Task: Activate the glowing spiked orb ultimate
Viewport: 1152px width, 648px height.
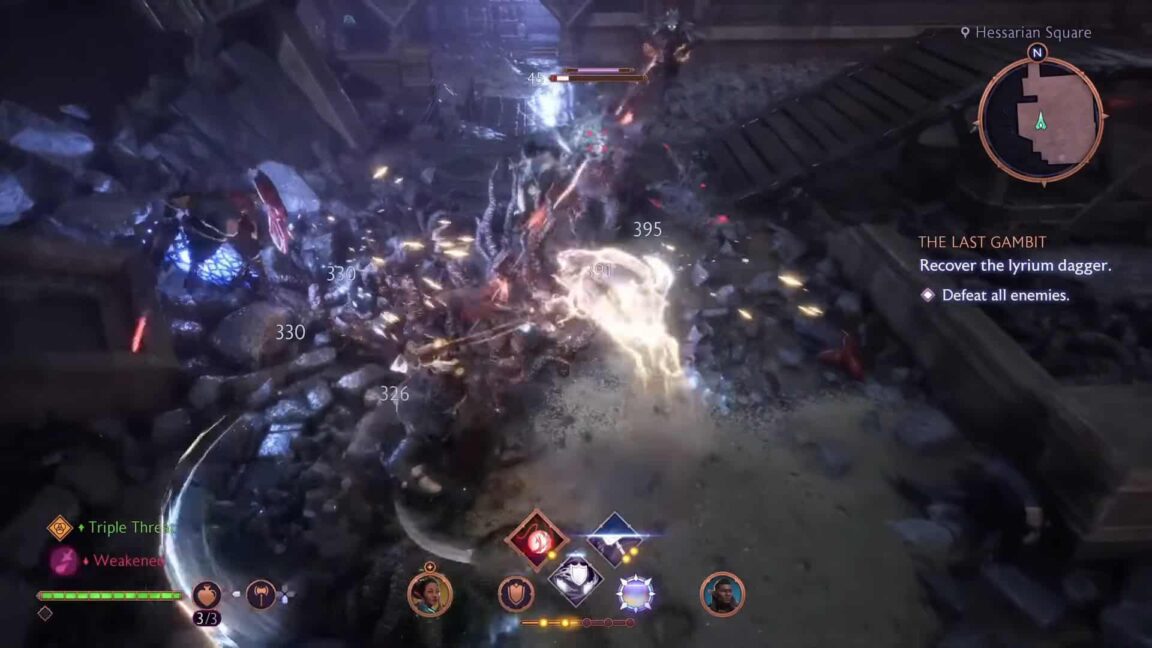Action: (636, 594)
